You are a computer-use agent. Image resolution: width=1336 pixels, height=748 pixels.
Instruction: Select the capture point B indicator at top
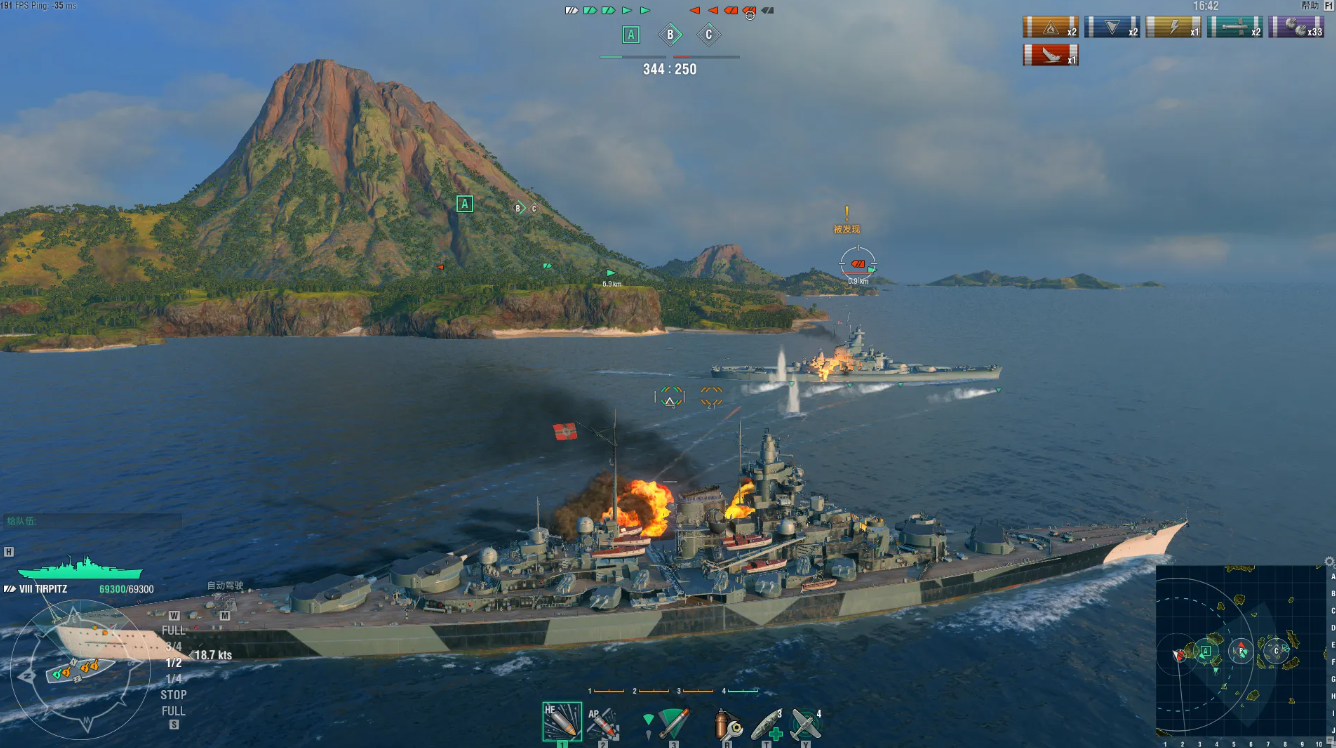pos(669,35)
